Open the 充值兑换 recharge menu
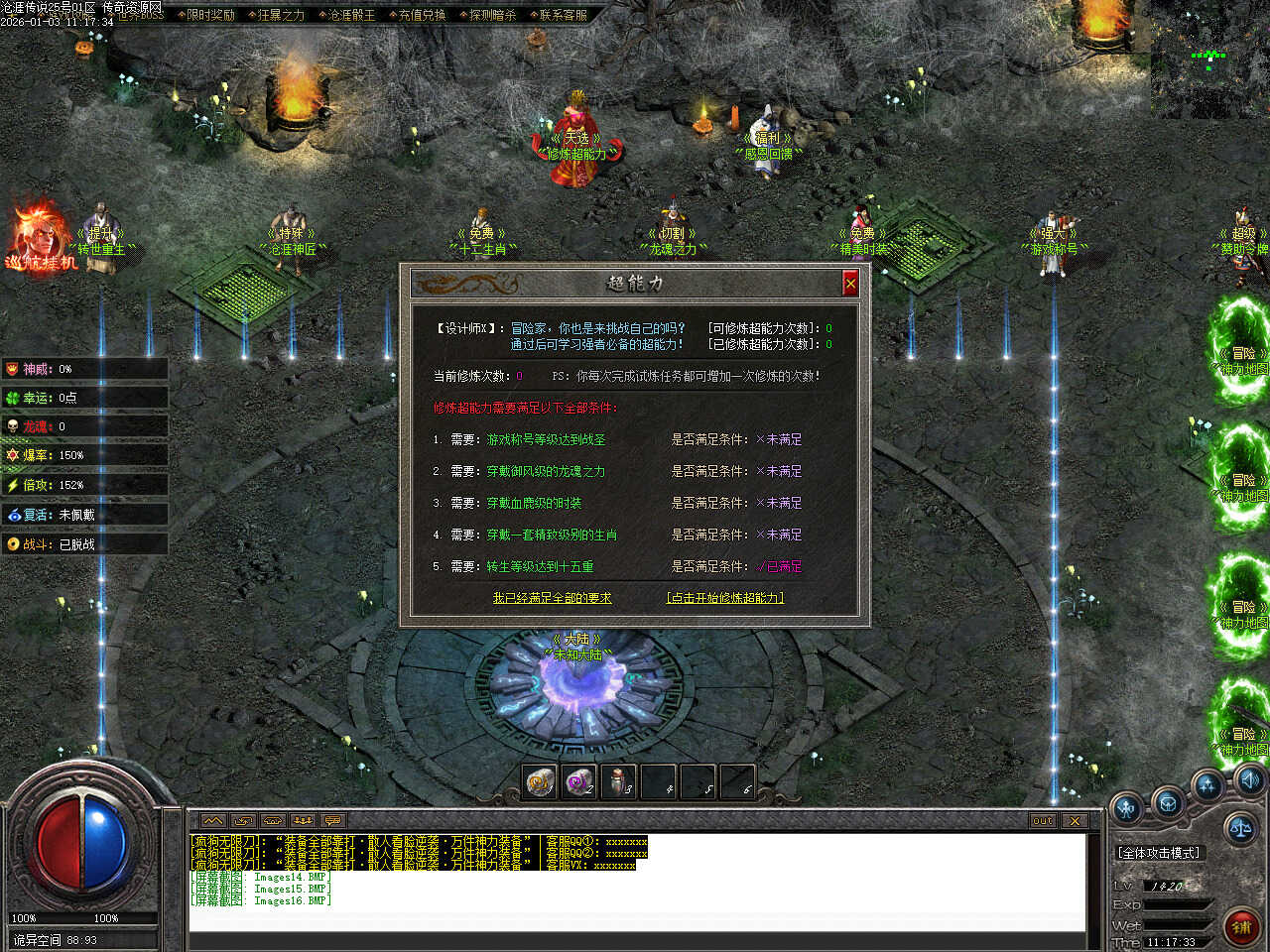The height and width of the screenshot is (952, 1270). (x=422, y=15)
